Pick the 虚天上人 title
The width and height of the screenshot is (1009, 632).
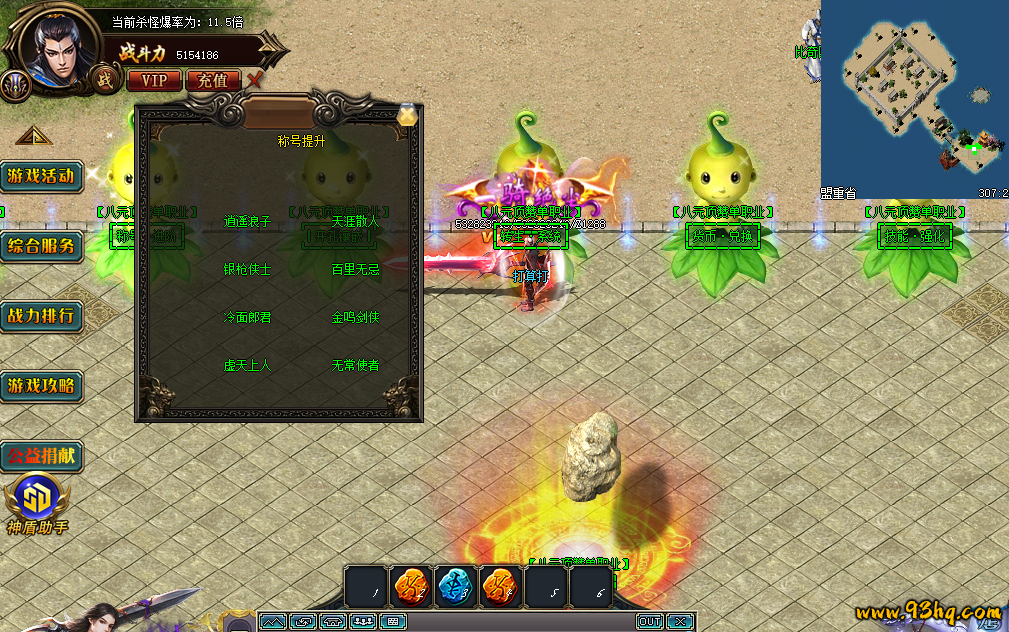247,366
